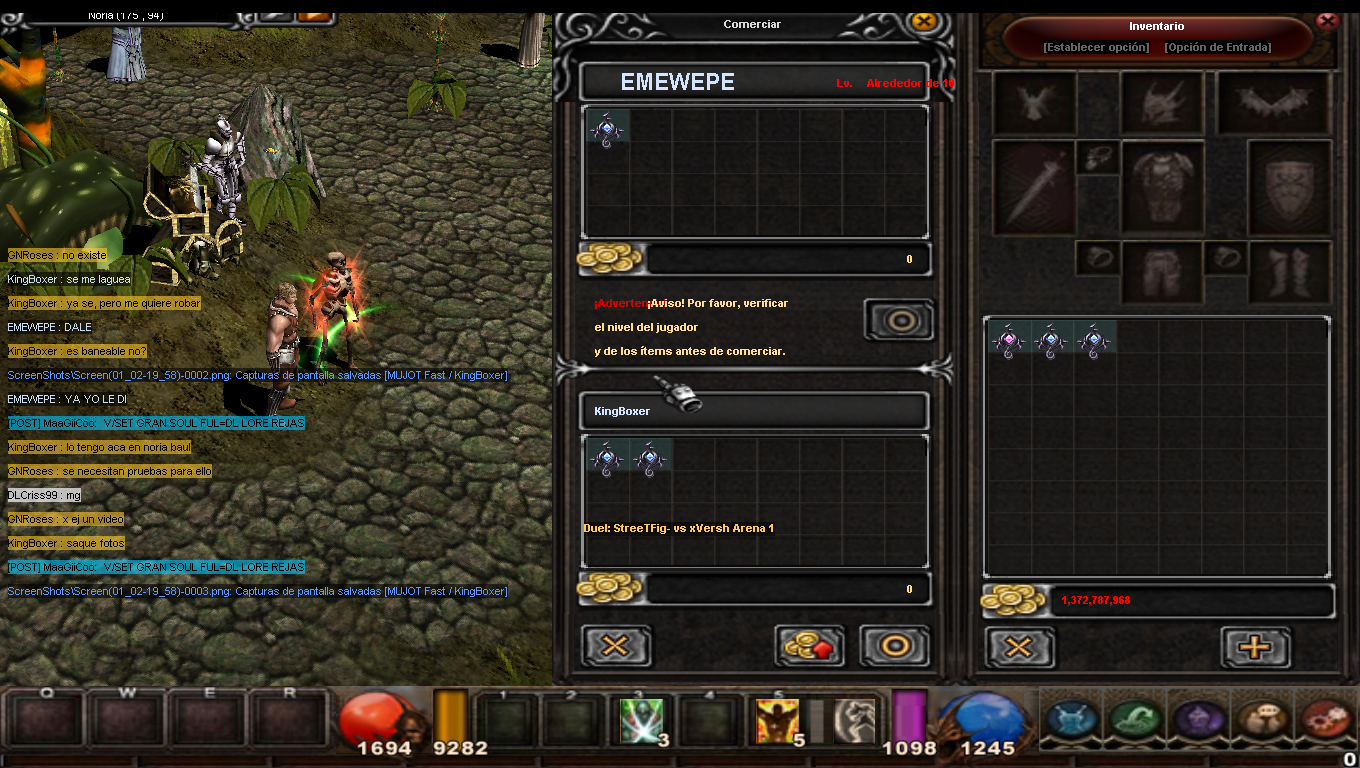Cancel the trade with the X button
1360x768 pixels.
[616, 646]
